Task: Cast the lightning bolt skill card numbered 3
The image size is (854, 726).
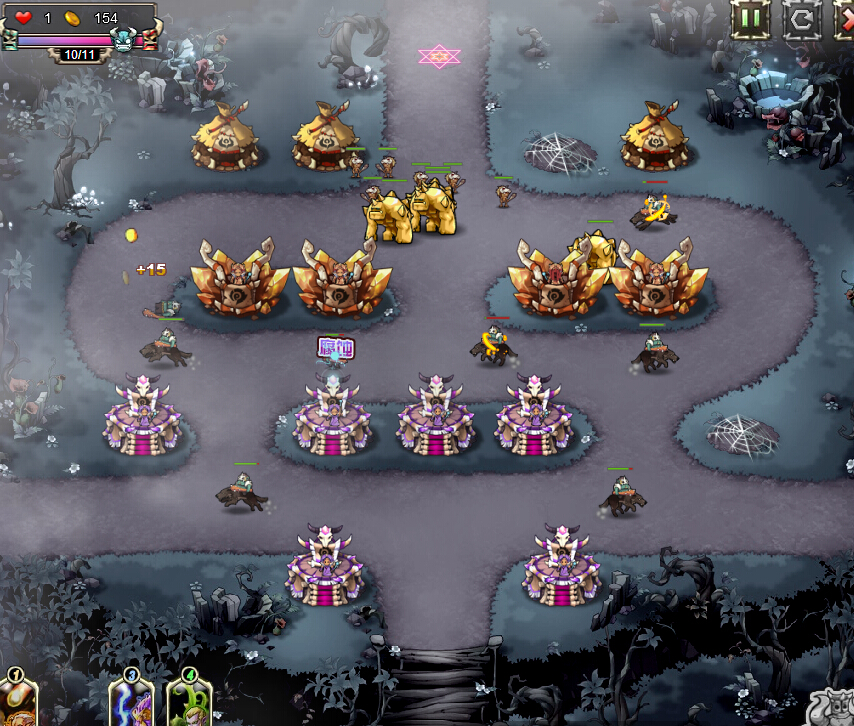Action: [131, 703]
